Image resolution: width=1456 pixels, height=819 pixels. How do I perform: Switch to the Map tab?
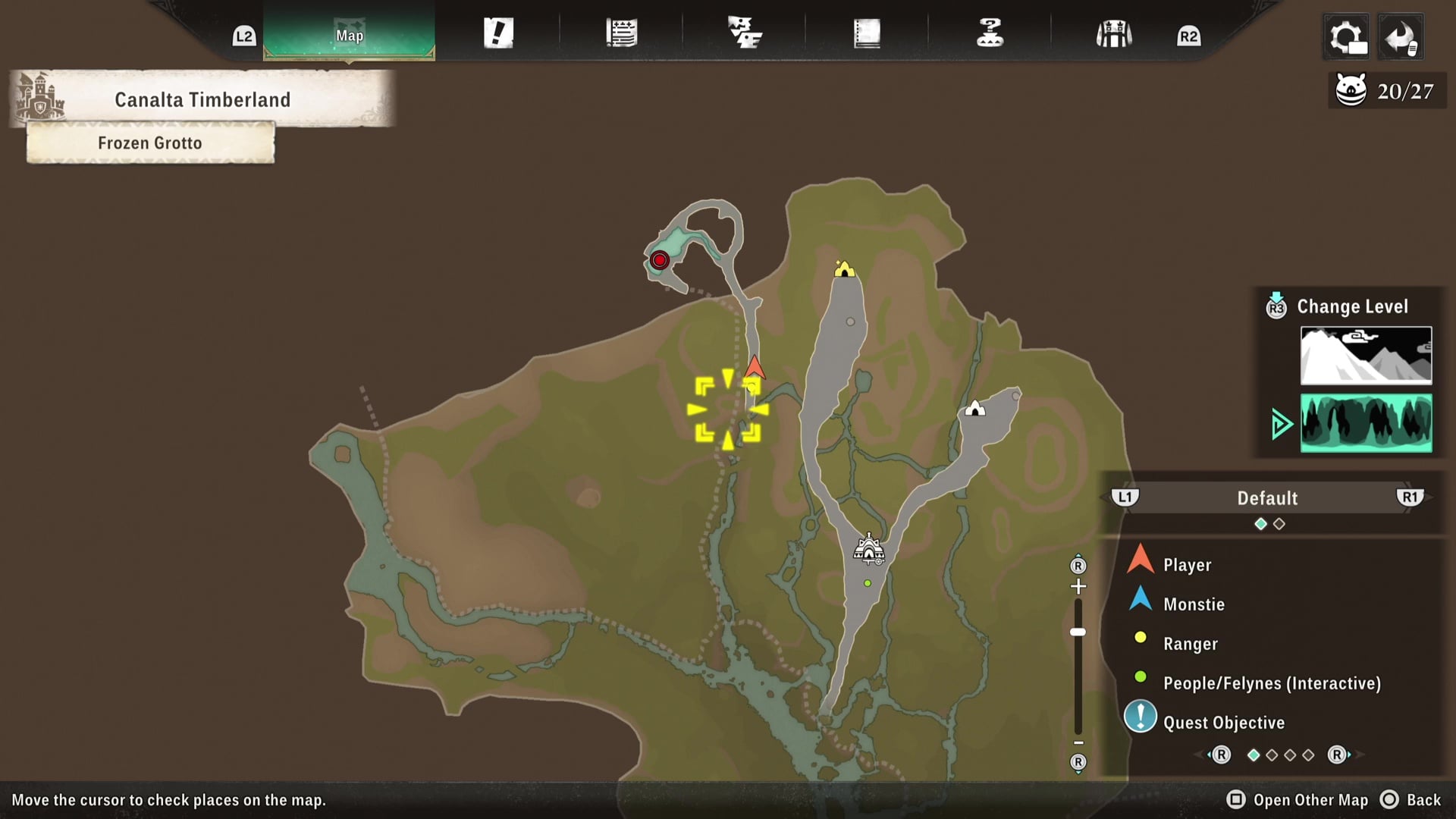pos(350,35)
